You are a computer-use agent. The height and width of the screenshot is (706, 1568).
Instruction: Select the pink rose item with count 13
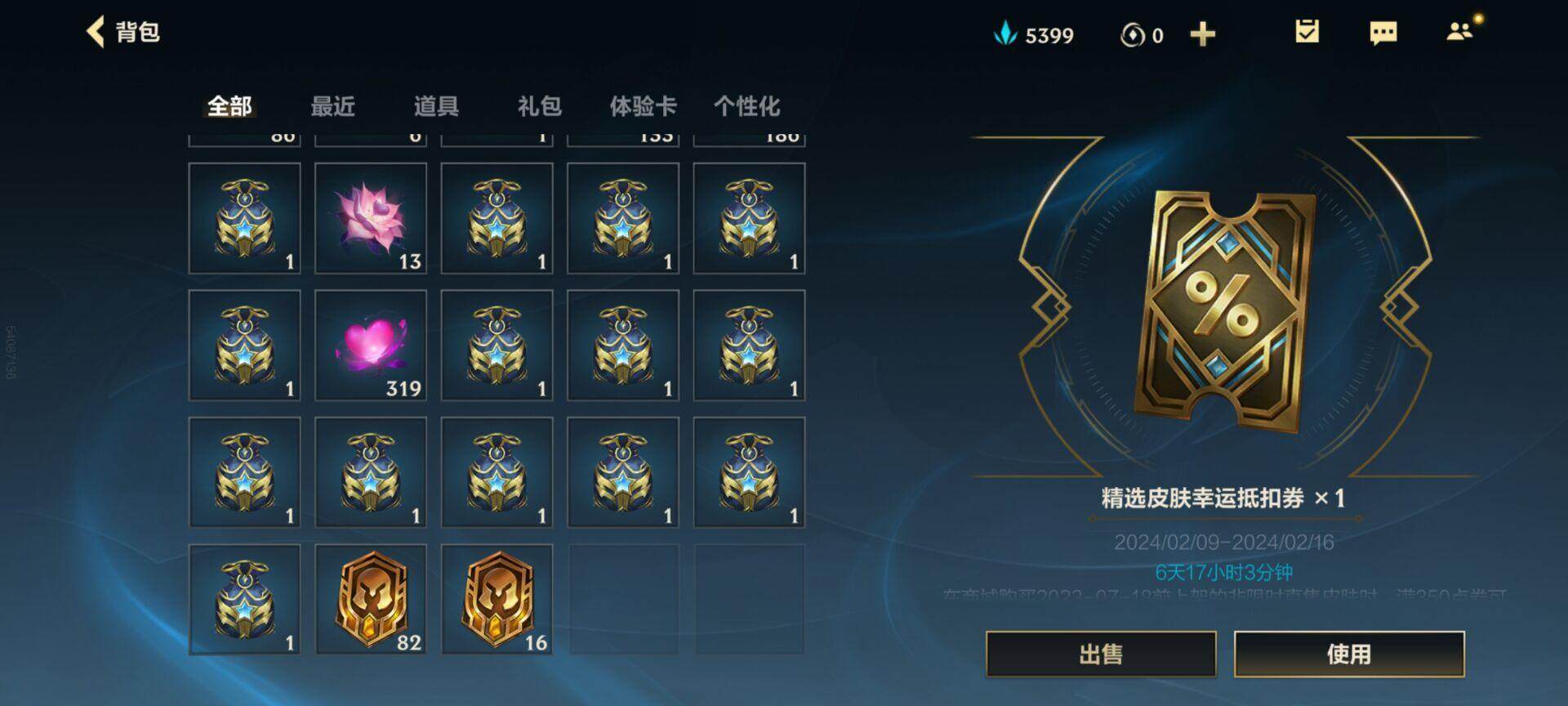click(x=372, y=219)
